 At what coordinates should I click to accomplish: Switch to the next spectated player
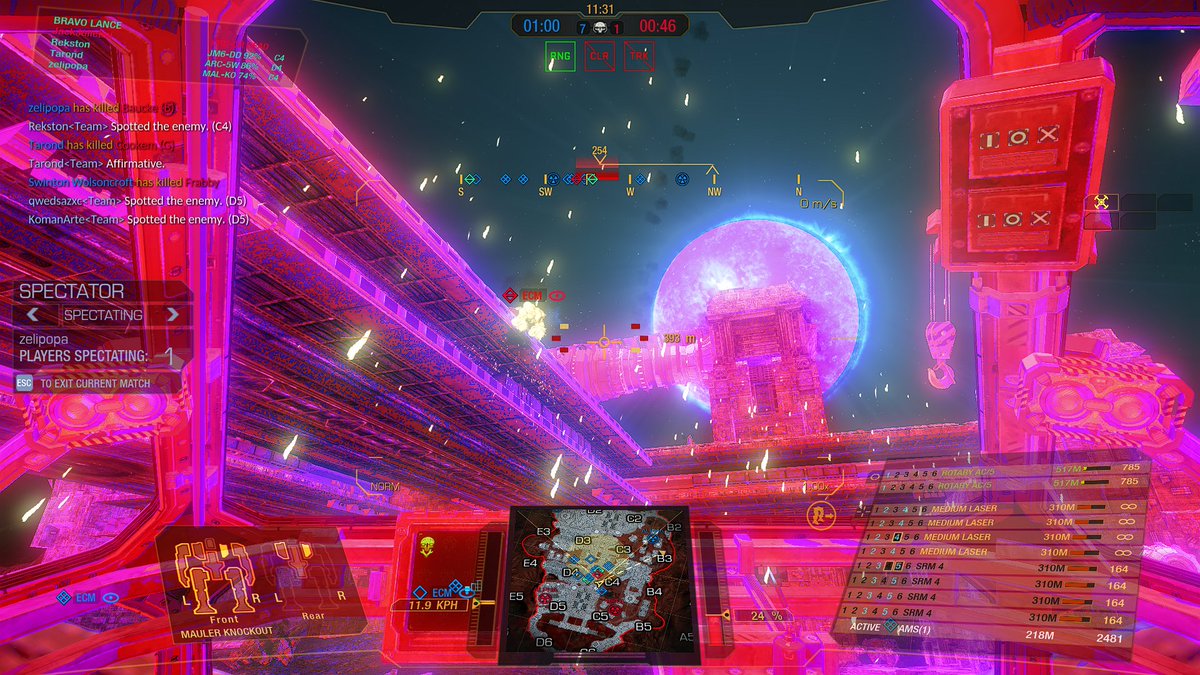(x=173, y=314)
